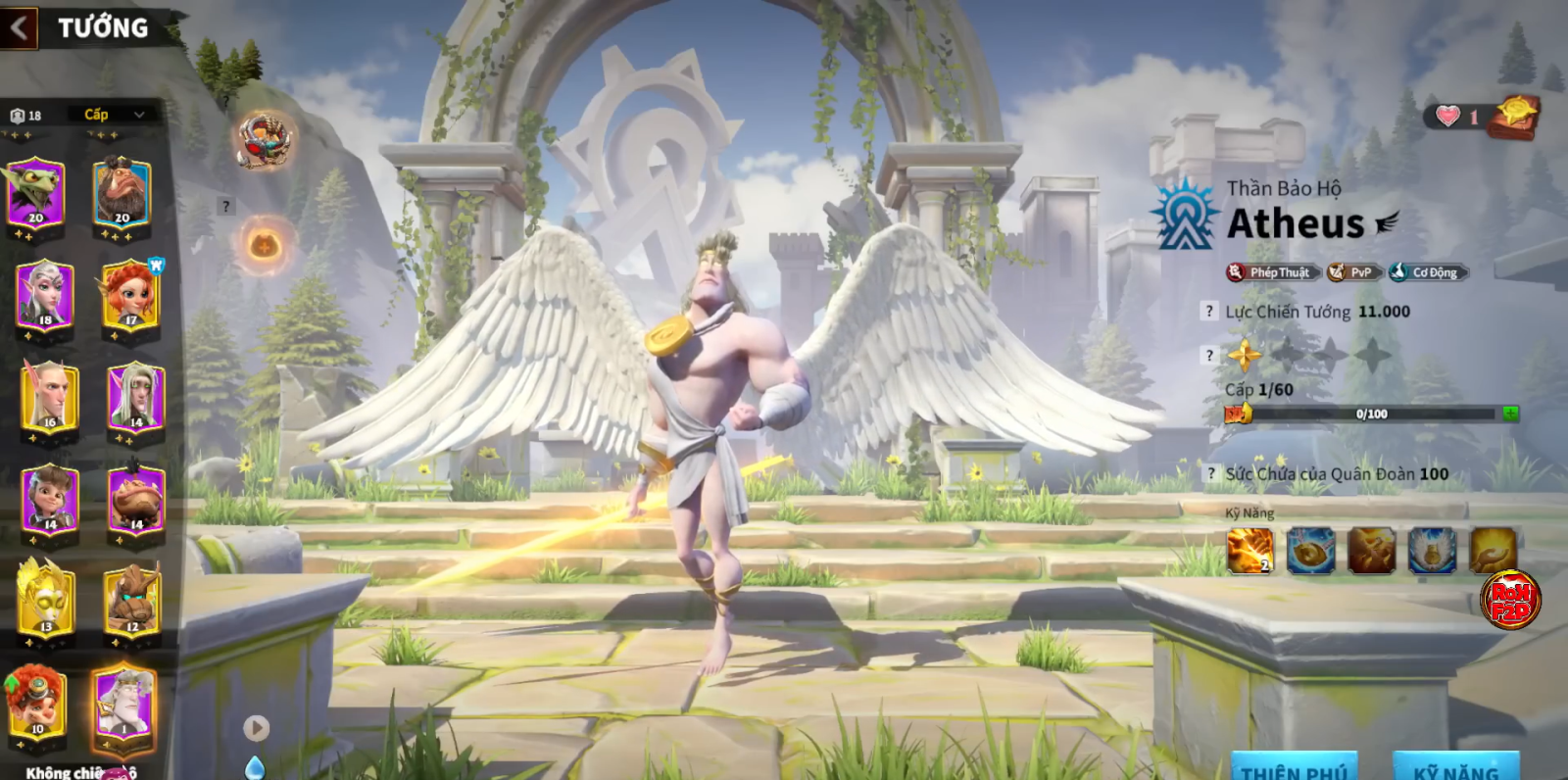
Task: Open the round character artifact icon
Action: click(263, 139)
